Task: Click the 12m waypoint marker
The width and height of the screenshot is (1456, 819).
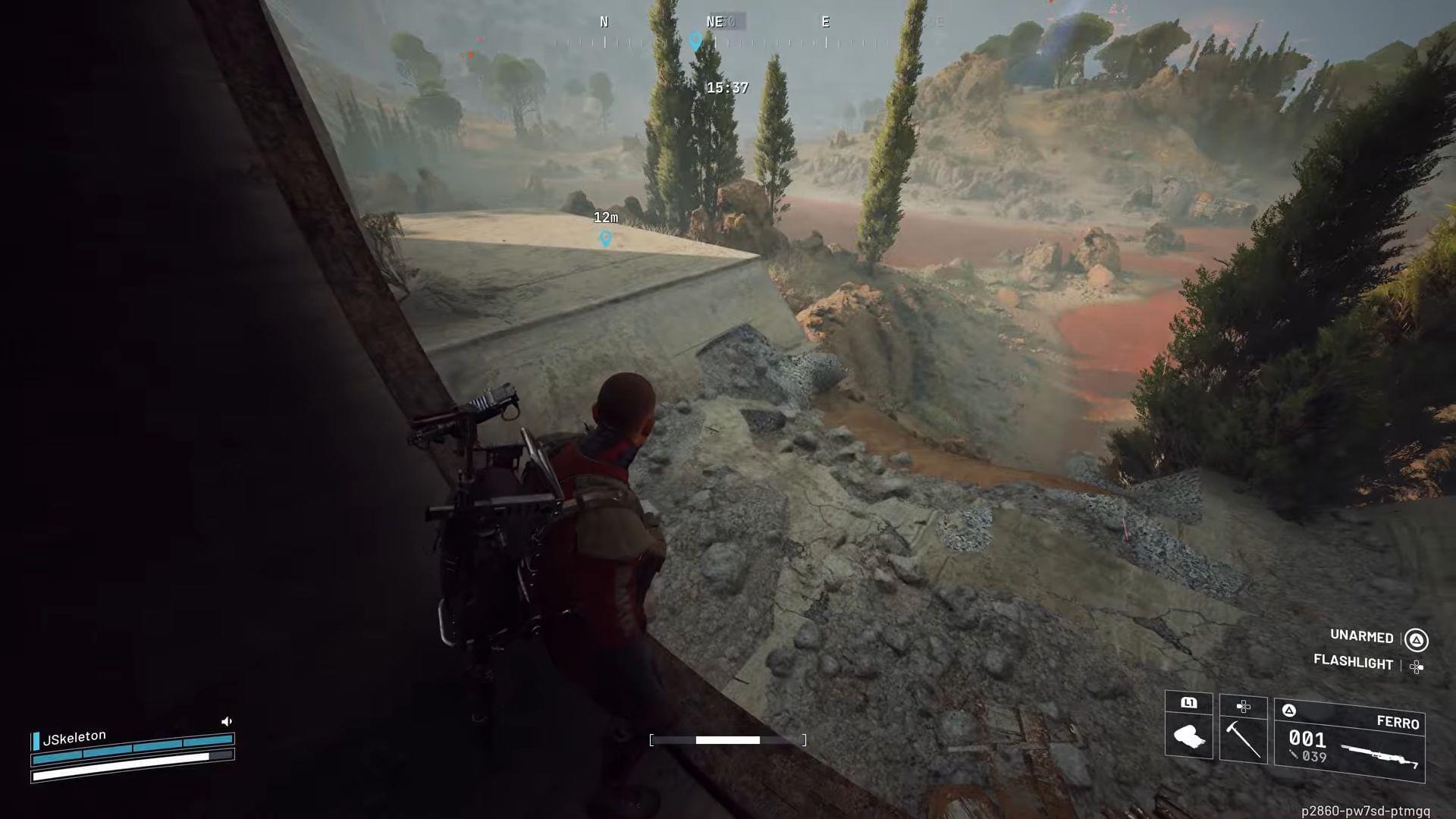Action: (x=605, y=237)
